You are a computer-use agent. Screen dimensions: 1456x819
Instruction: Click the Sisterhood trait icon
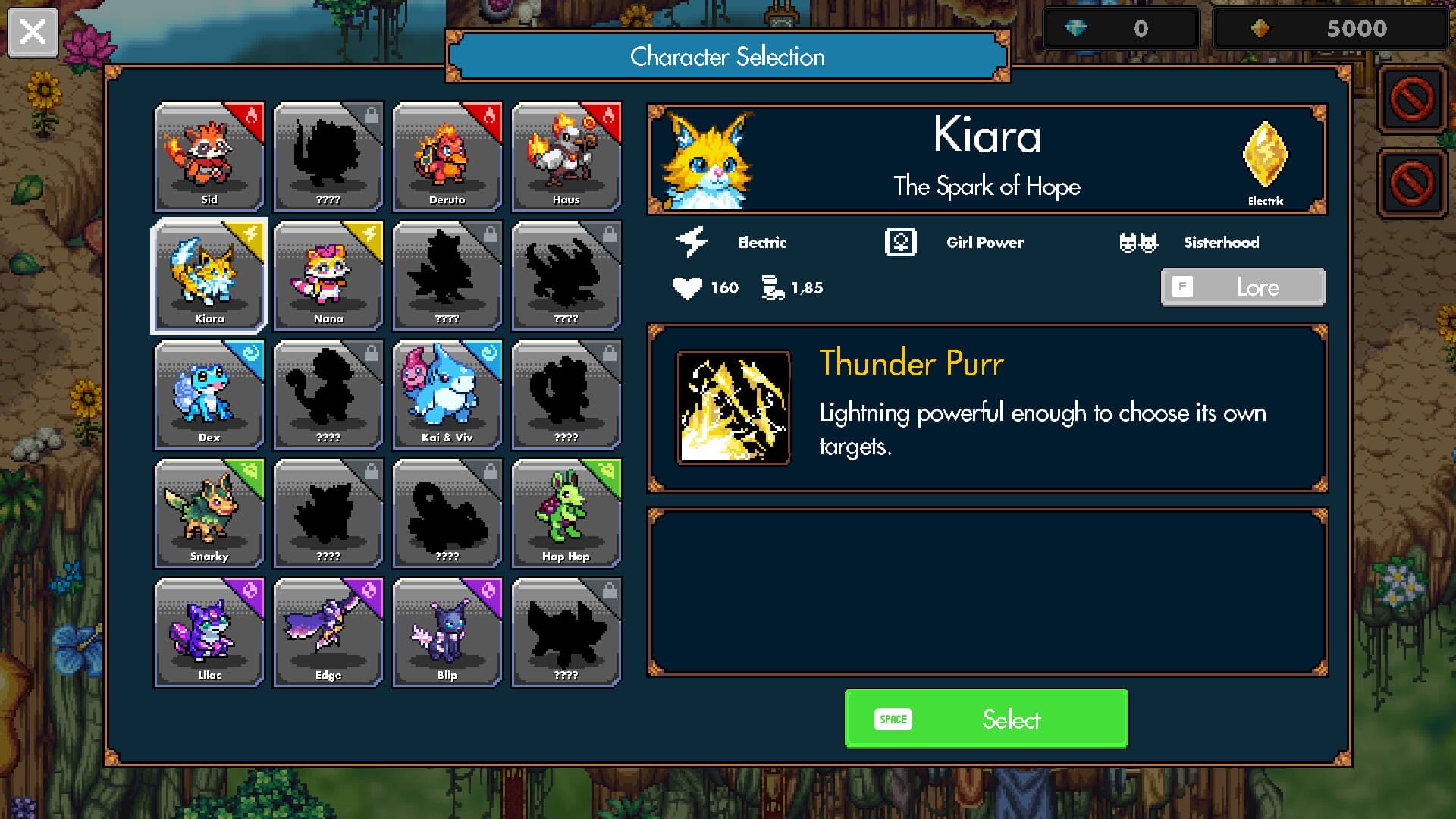point(1139,240)
